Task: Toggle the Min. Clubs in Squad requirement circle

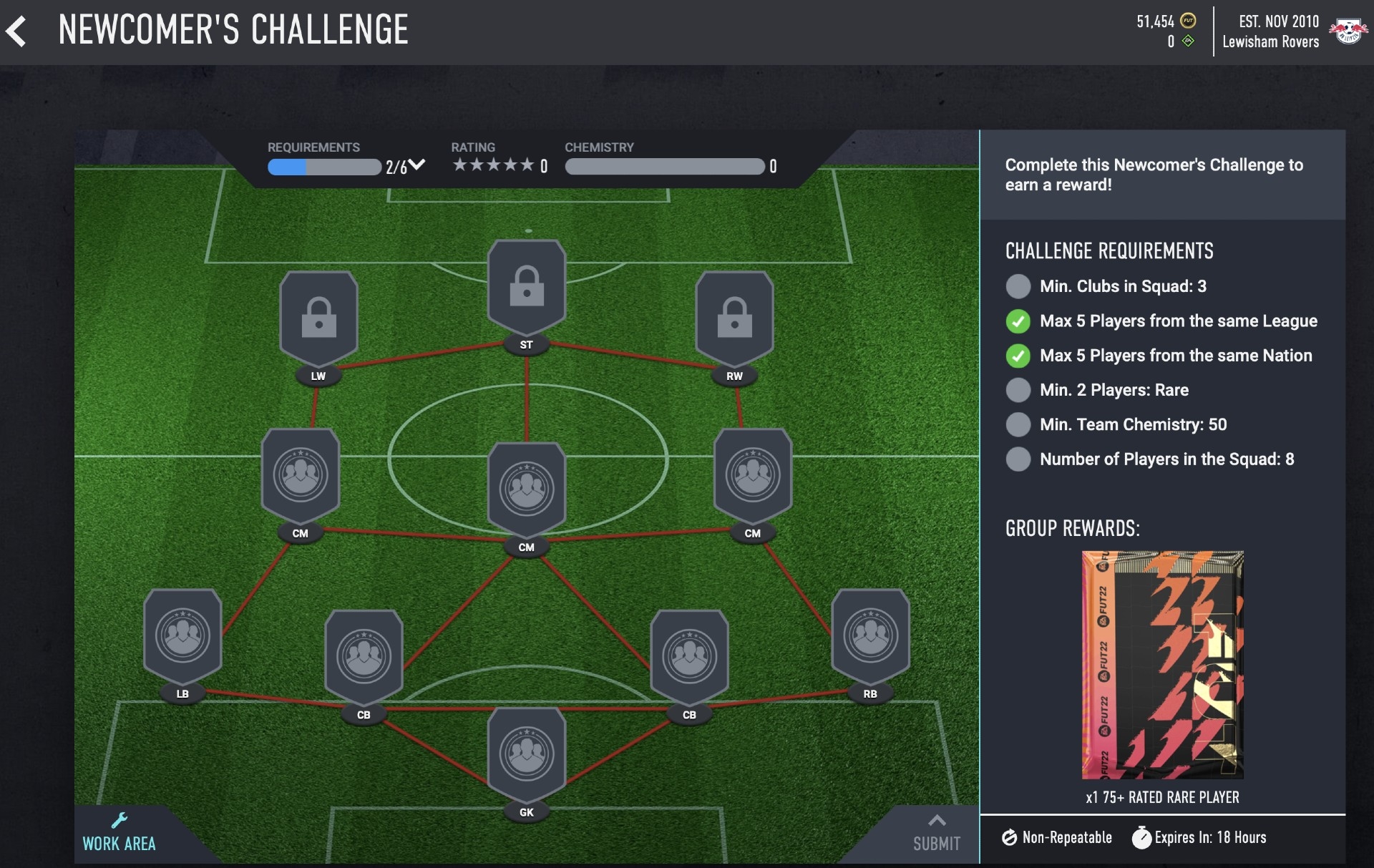Action: point(1018,286)
